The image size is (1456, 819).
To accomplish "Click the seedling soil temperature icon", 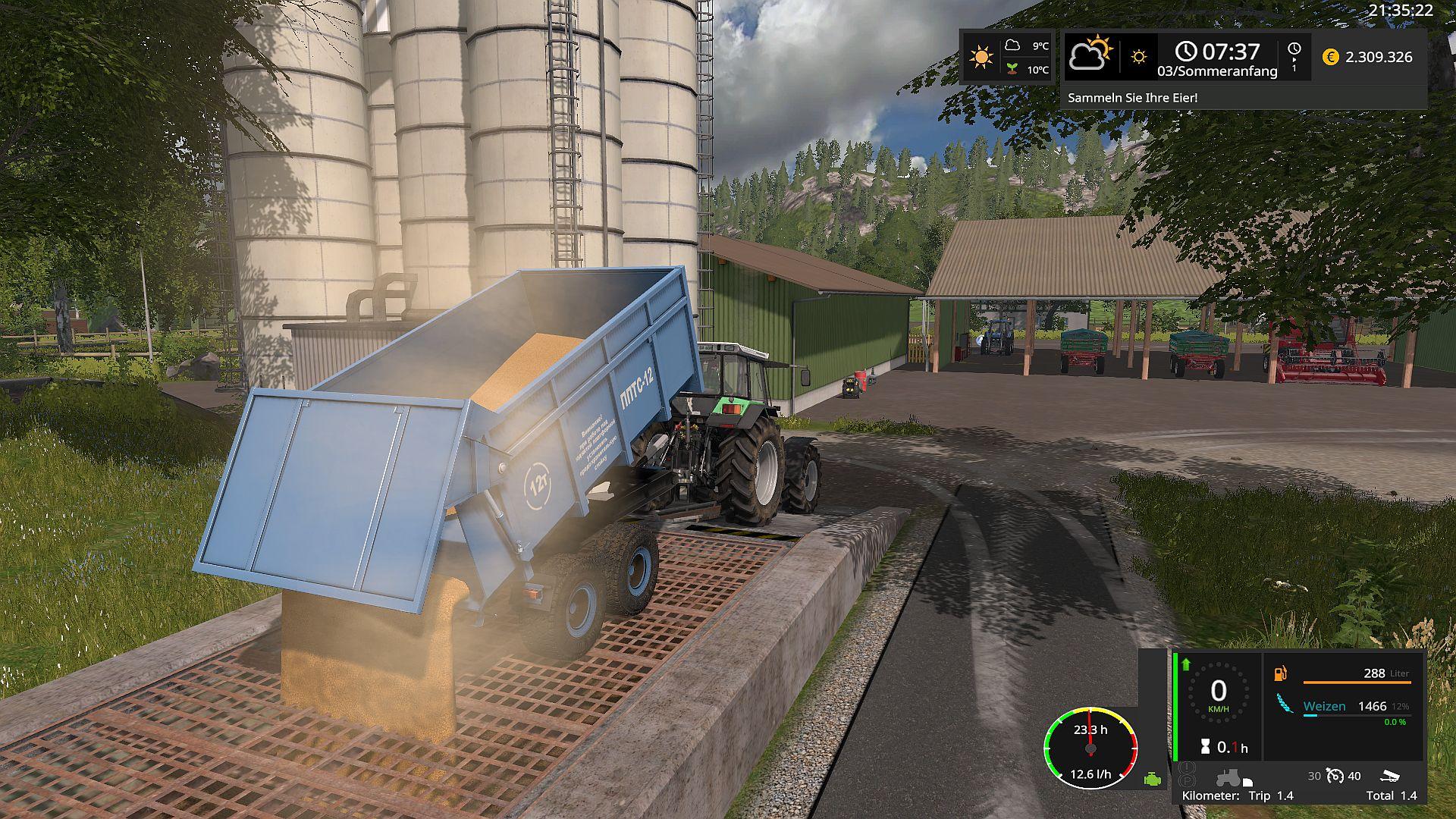I will [1012, 69].
